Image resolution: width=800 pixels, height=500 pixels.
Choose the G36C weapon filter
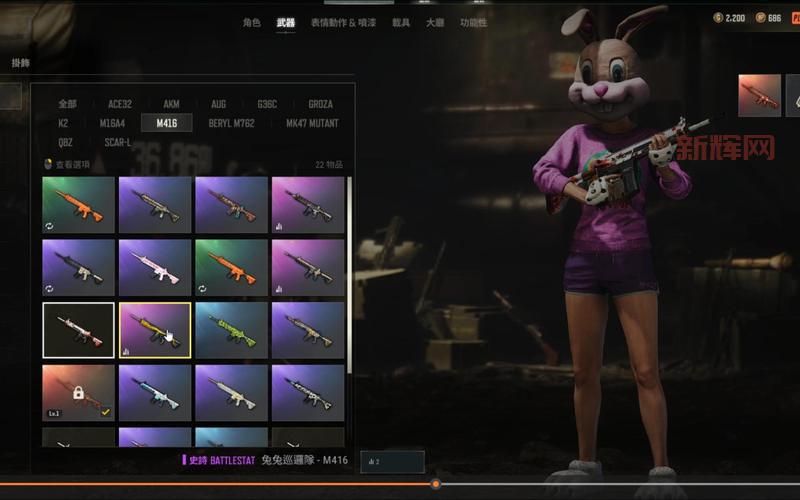[x=267, y=104]
